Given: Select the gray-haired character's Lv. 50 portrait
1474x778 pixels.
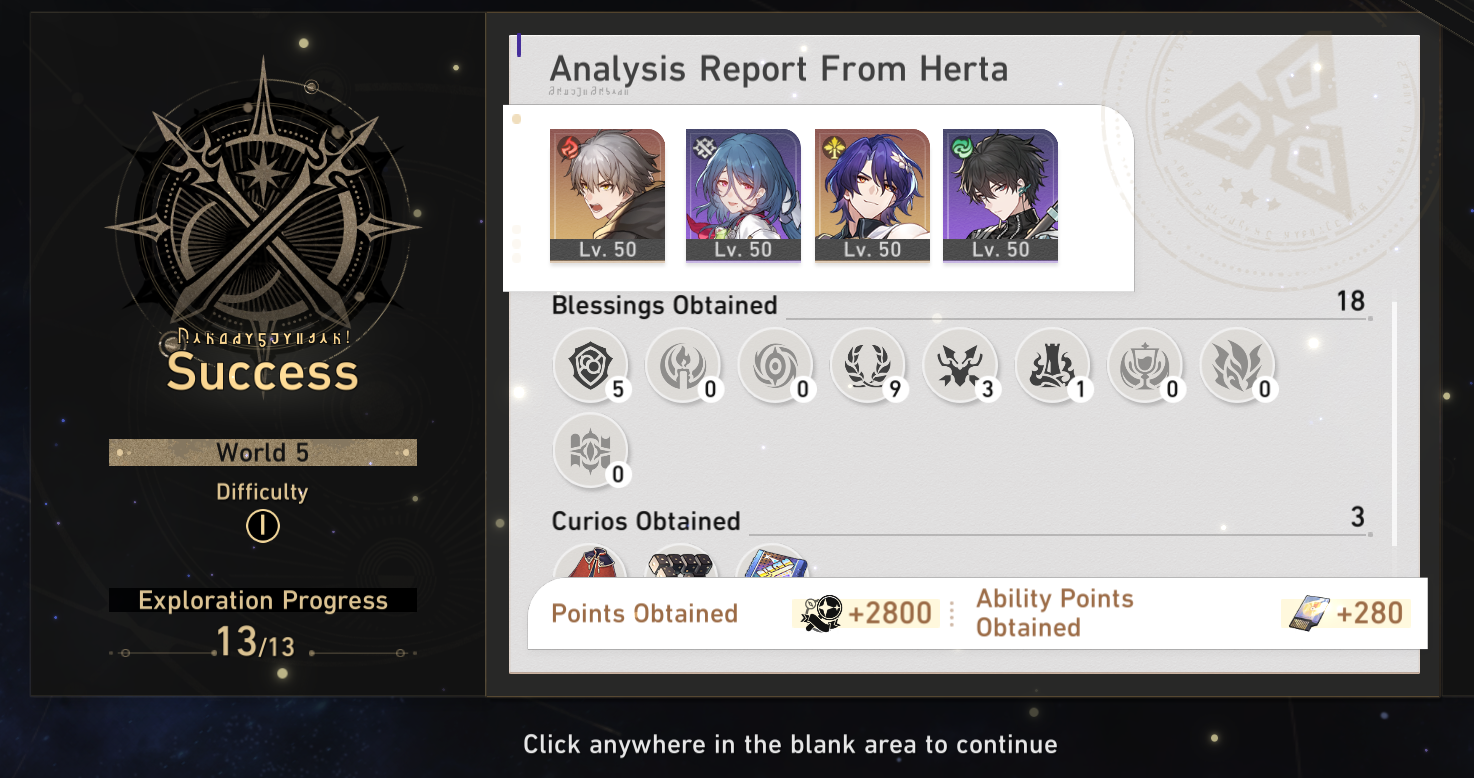Looking at the screenshot, I should coord(607,195).
